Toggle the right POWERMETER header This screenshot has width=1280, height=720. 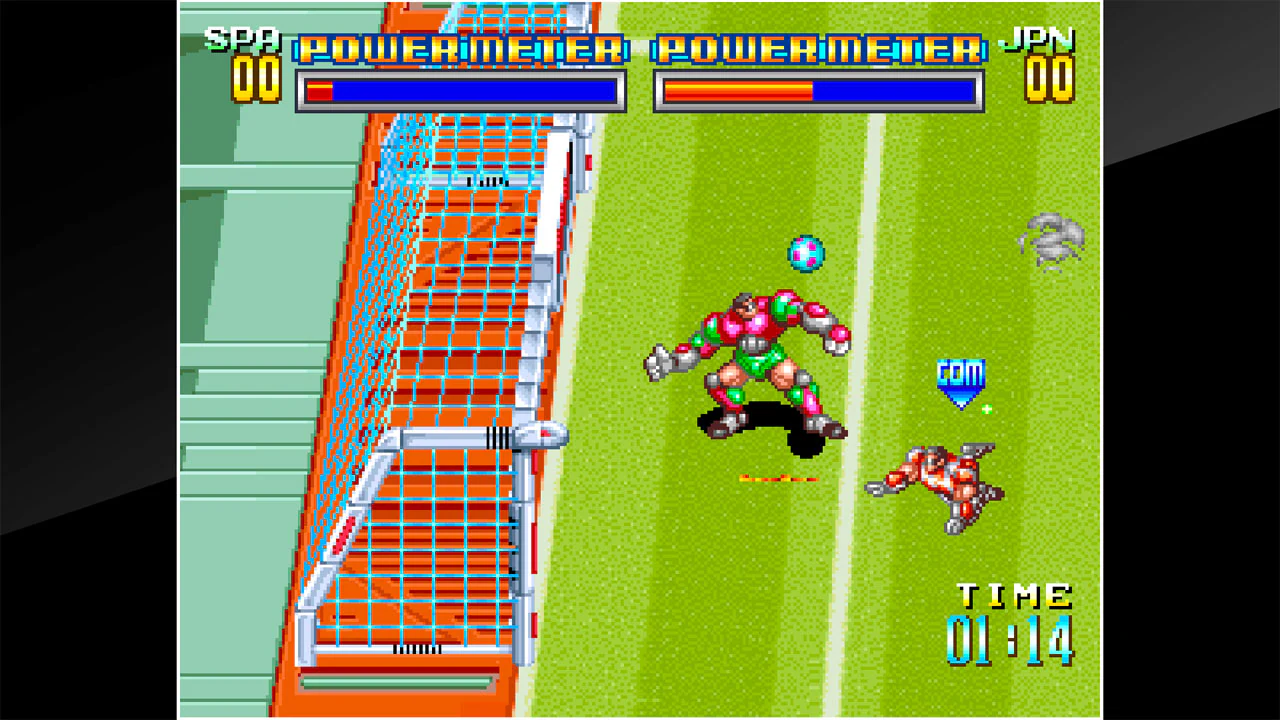(816, 48)
